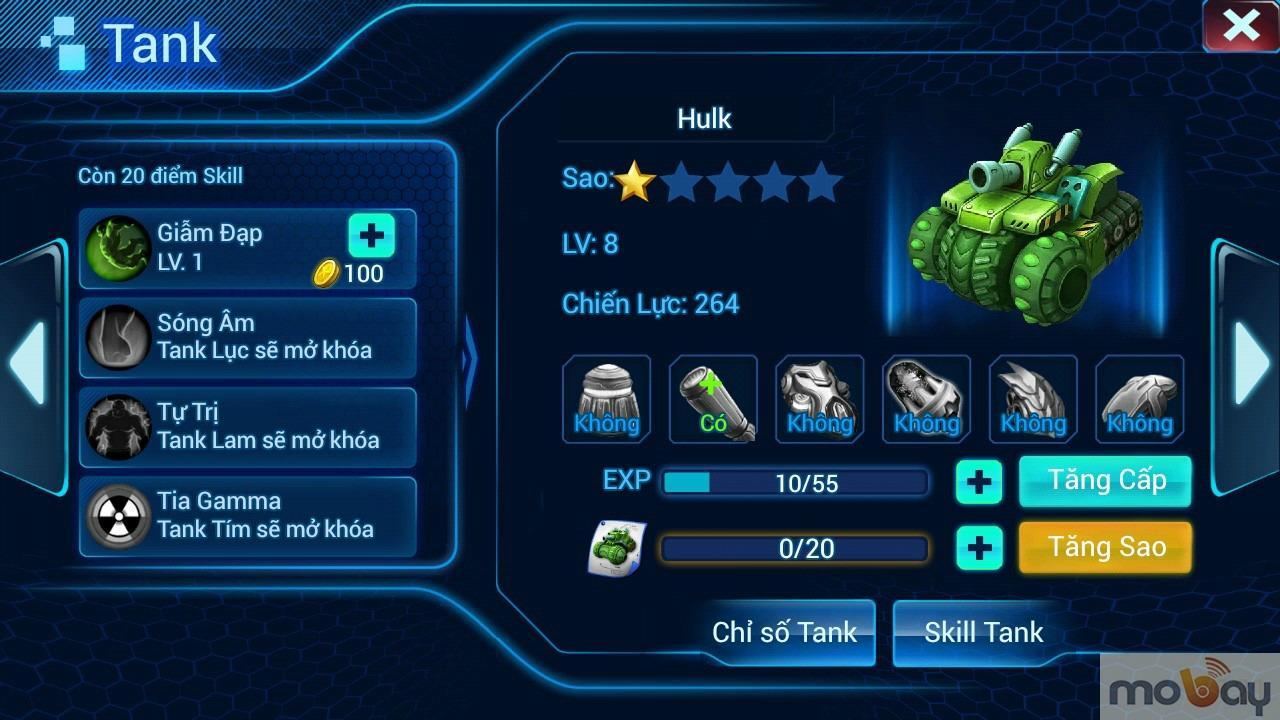Viewport: 1280px width, 720px height.
Task: Click the first armor equipment slot
Action: click(x=606, y=398)
